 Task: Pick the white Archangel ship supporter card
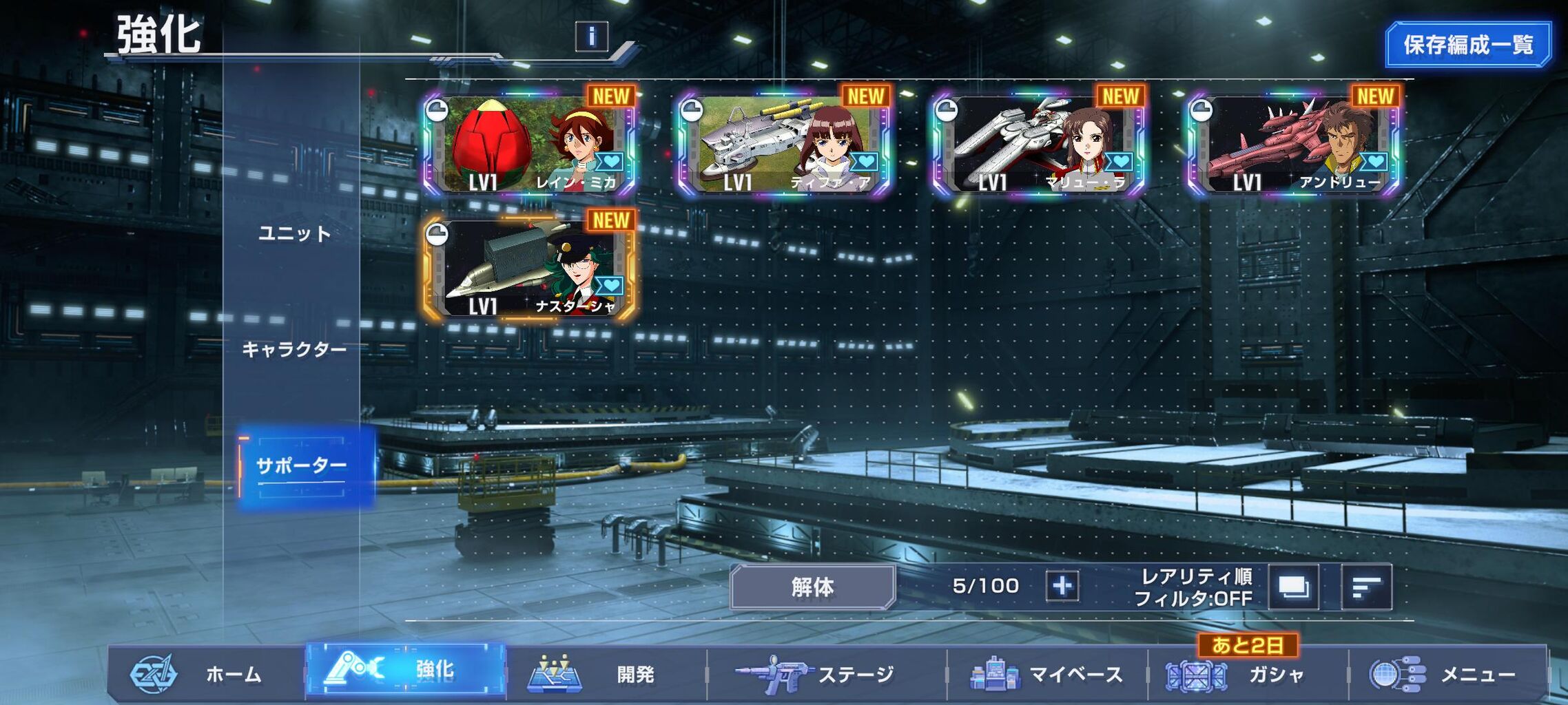1038,145
